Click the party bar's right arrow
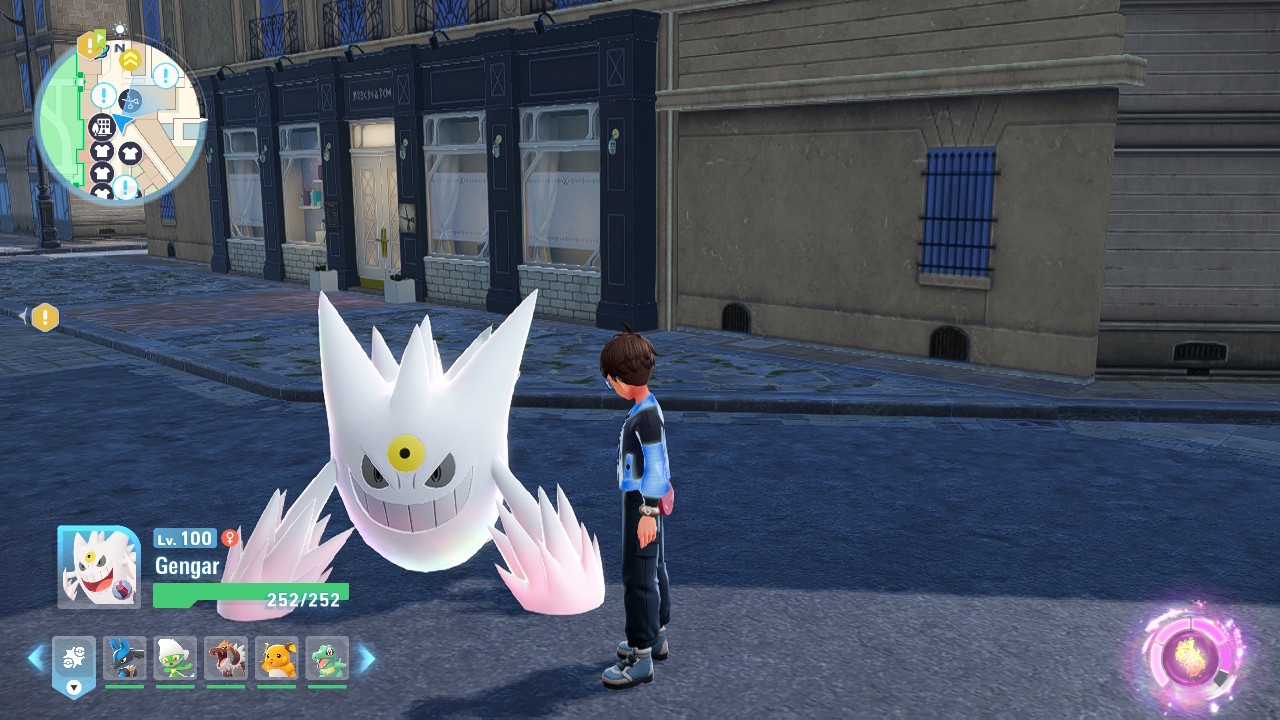Screen dimensions: 1280x720 coord(367,658)
